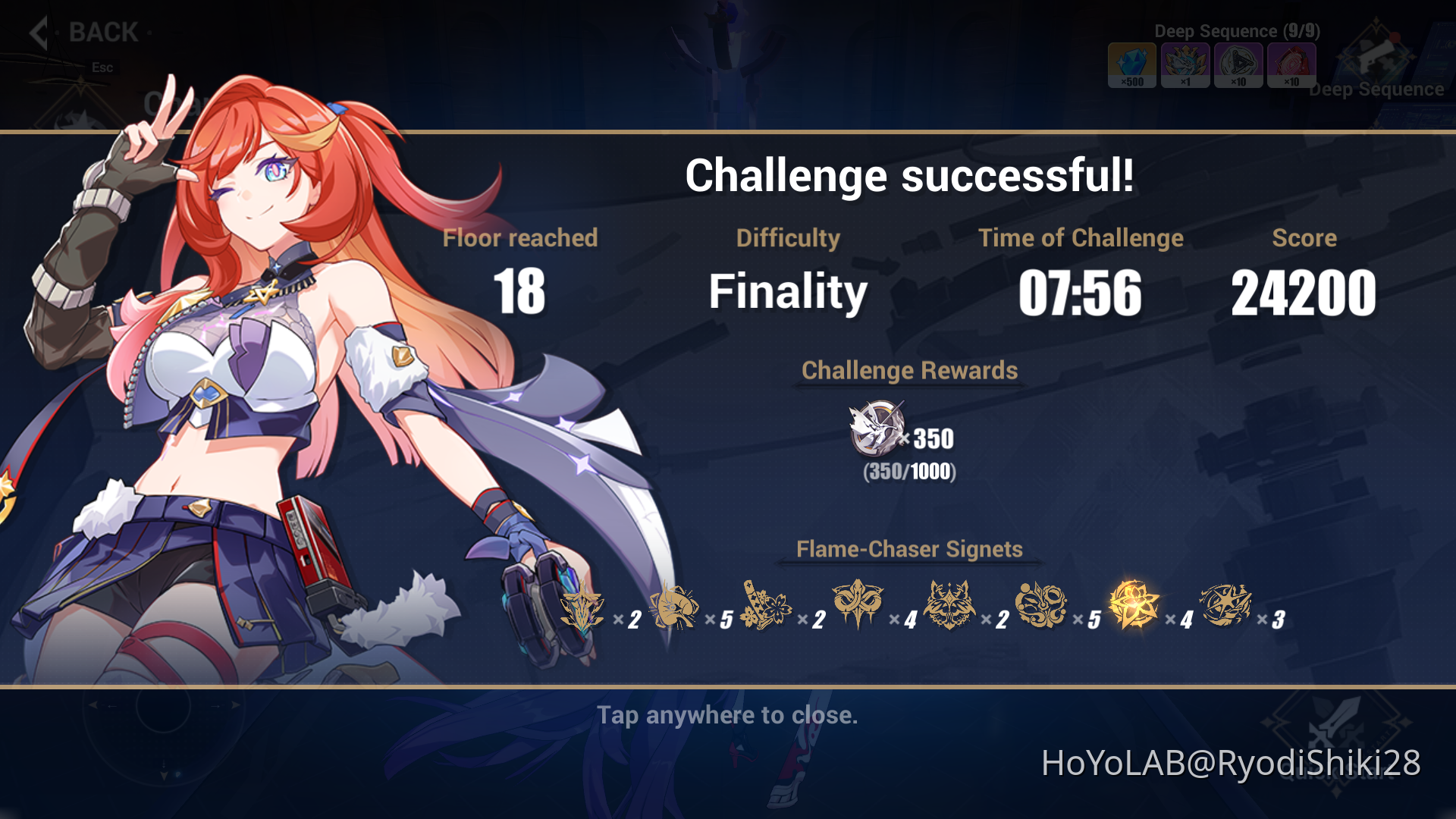Click the Flame-Chaser Signets heading

coord(908,549)
